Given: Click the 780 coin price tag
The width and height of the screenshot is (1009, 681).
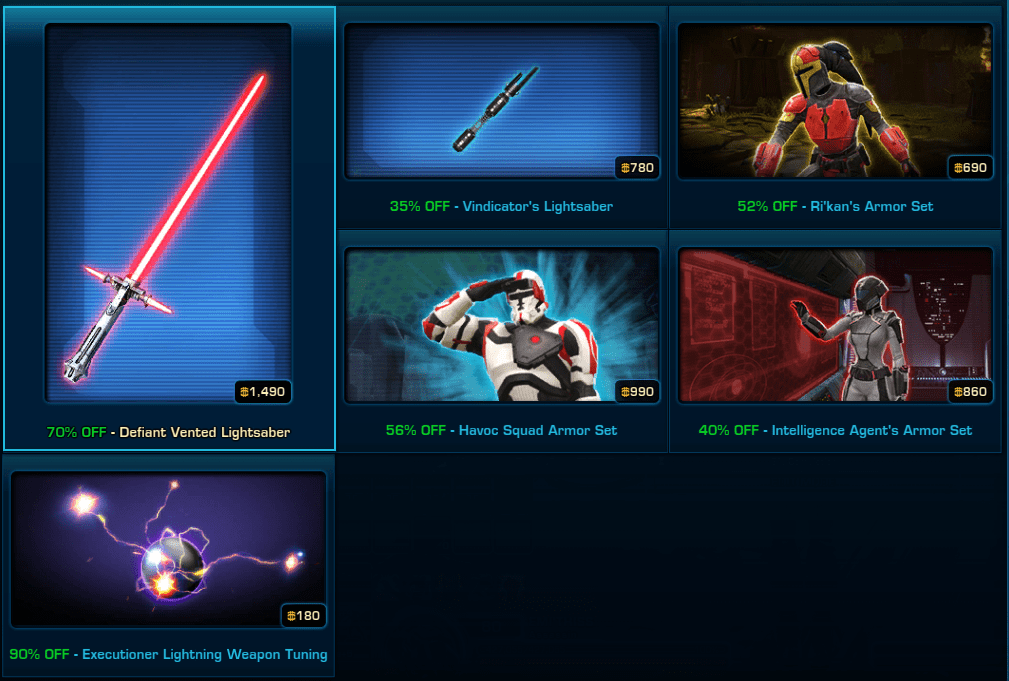Looking at the screenshot, I should pyautogui.click(x=637, y=167).
